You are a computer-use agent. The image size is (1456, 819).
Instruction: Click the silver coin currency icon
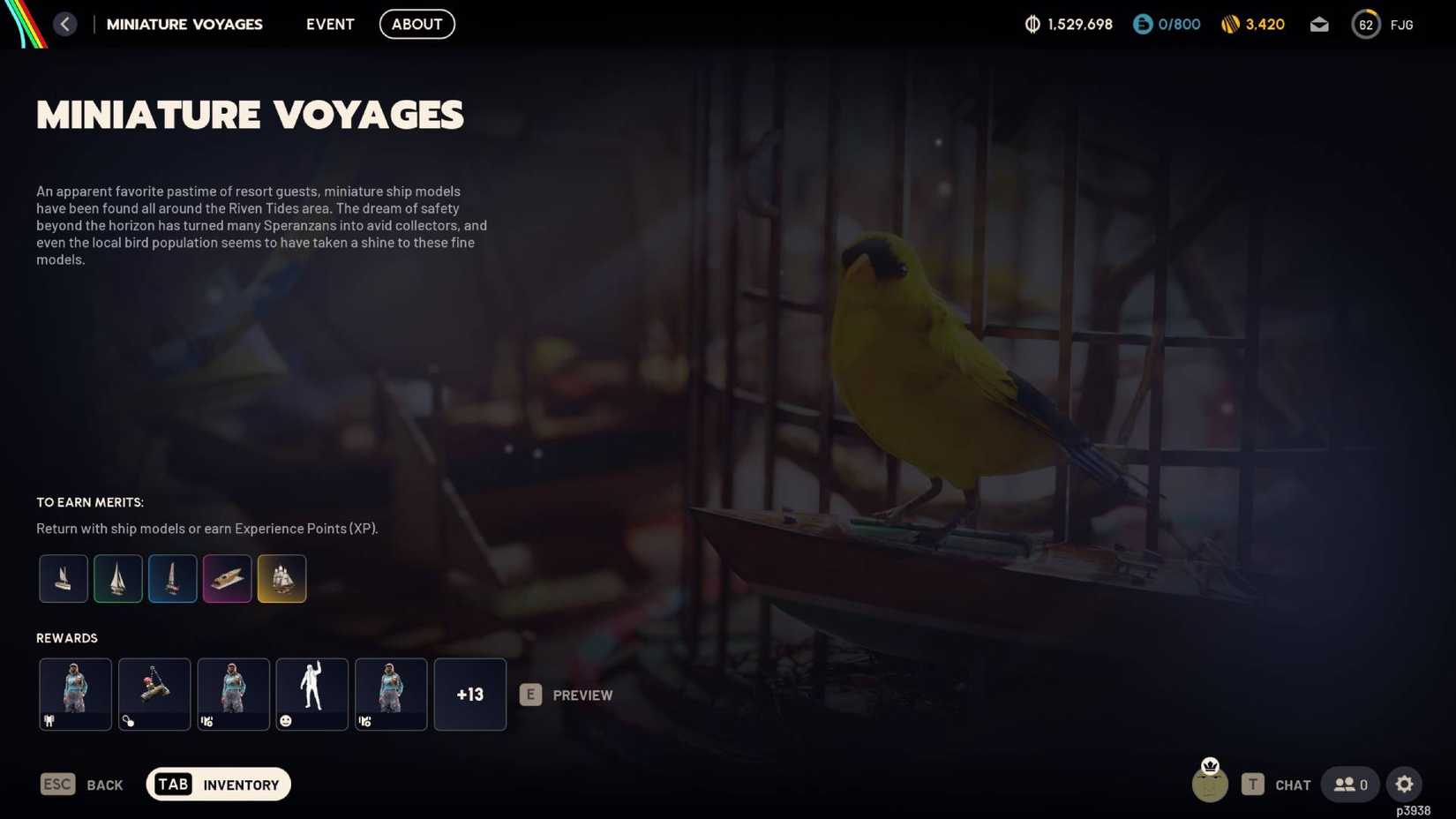coord(1033,24)
